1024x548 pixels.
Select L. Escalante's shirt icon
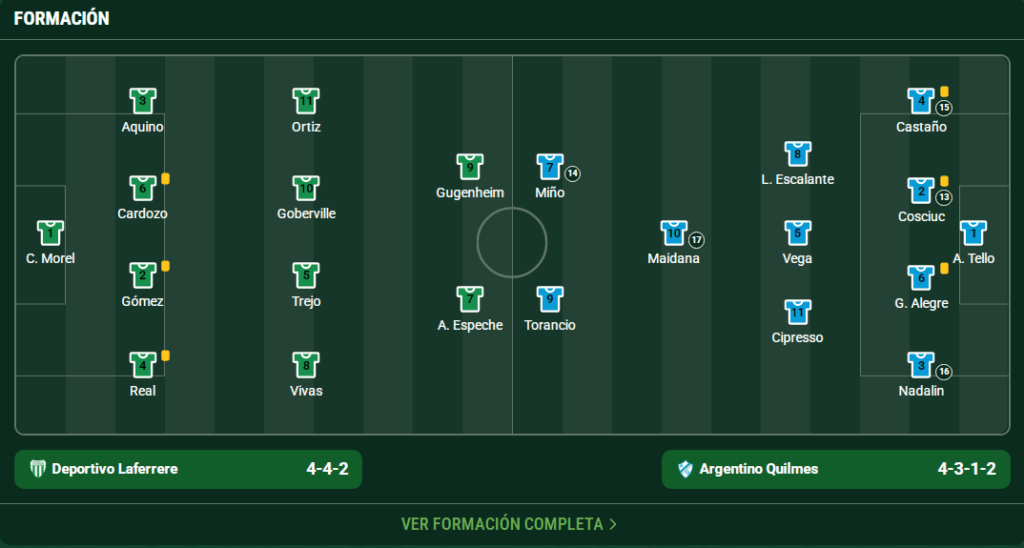pyautogui.click(x=797, y=154)
